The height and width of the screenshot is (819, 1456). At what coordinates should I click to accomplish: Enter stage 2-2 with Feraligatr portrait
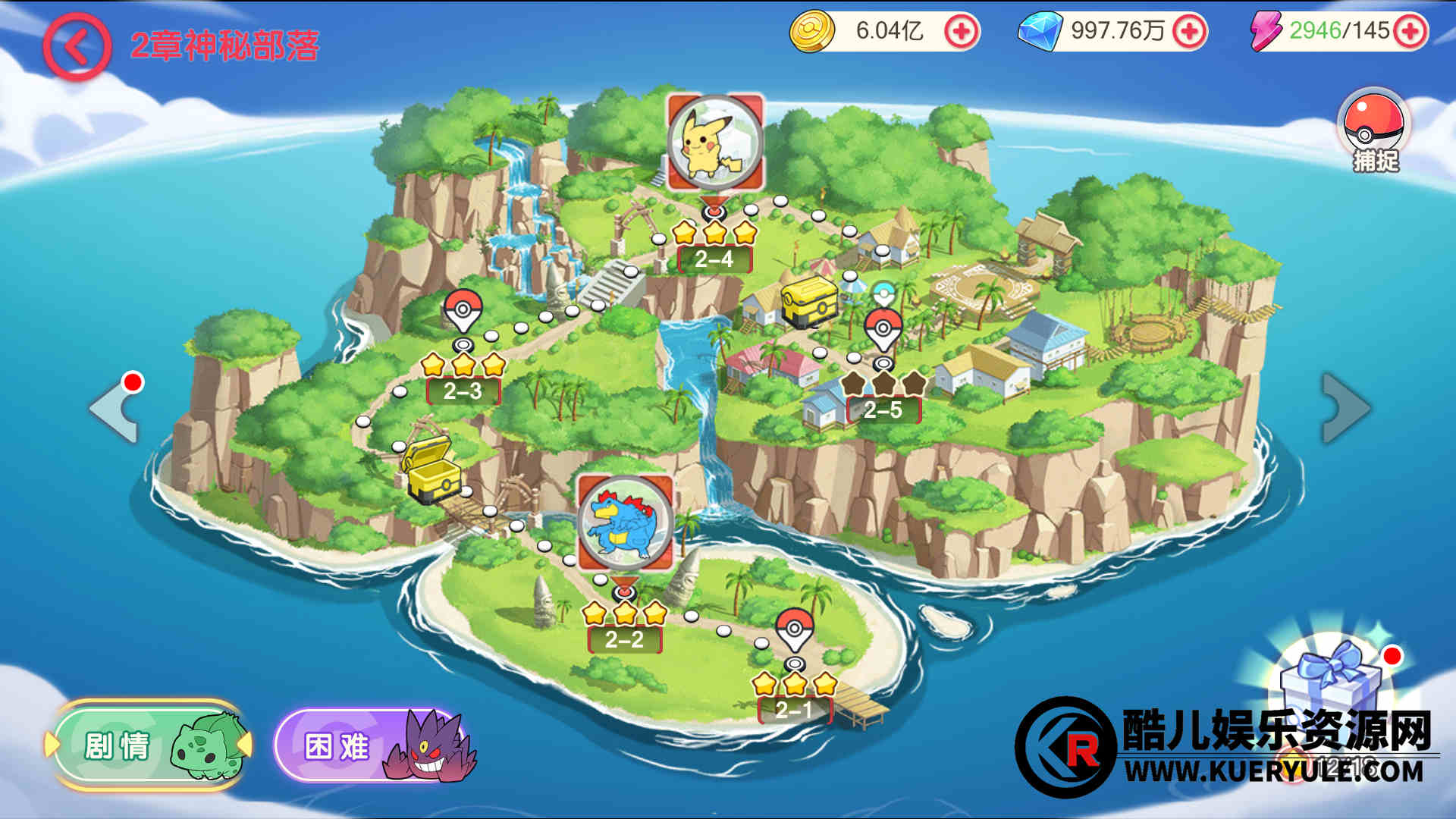tap(625, 523)
